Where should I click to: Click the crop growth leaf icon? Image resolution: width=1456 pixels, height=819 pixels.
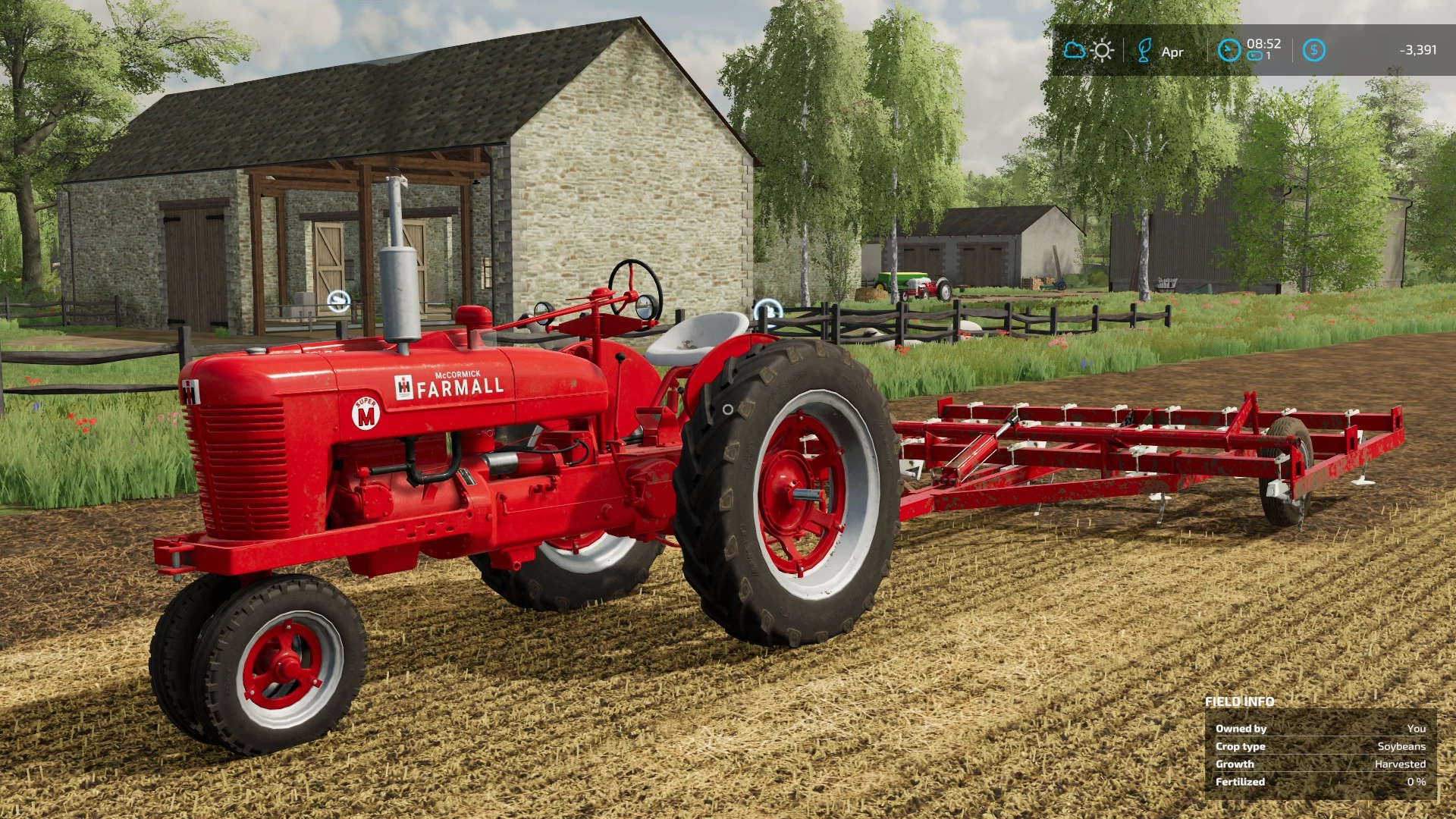point(1146,50)
